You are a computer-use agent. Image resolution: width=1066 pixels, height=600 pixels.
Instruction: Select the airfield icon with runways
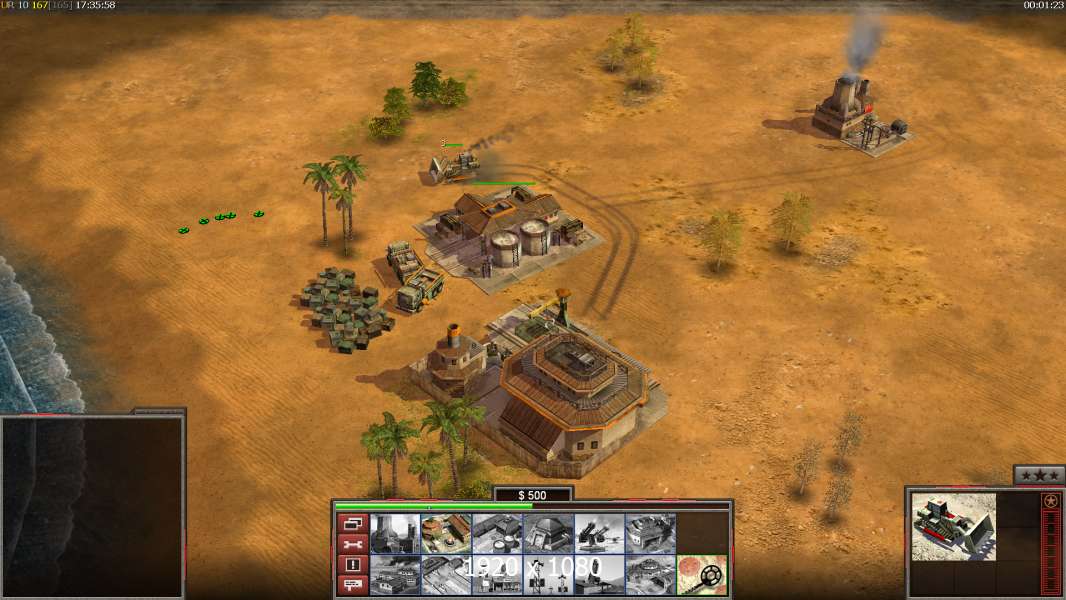tap(446, 575)
